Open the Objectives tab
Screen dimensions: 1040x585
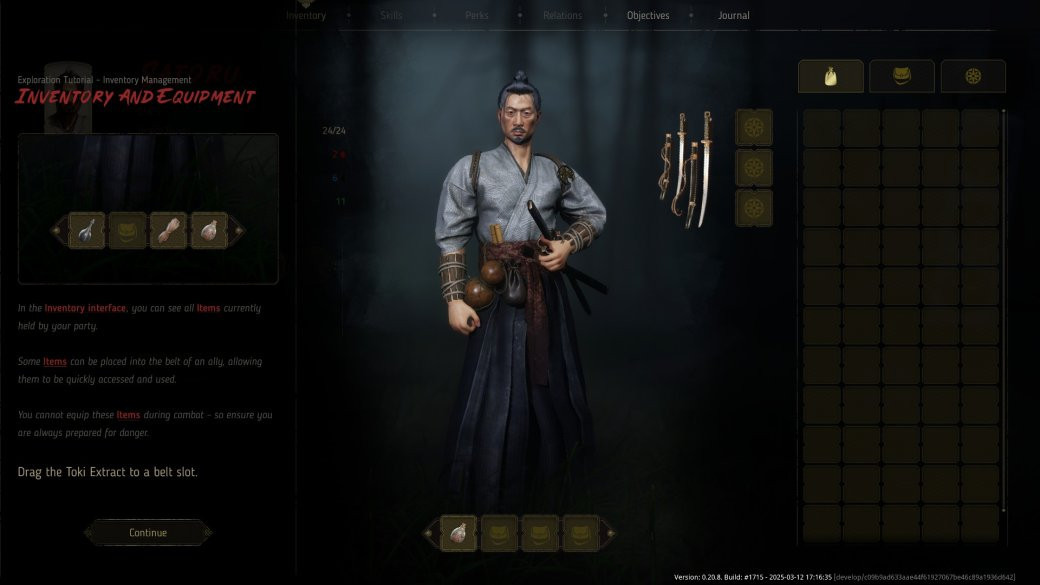coord(648,16)
